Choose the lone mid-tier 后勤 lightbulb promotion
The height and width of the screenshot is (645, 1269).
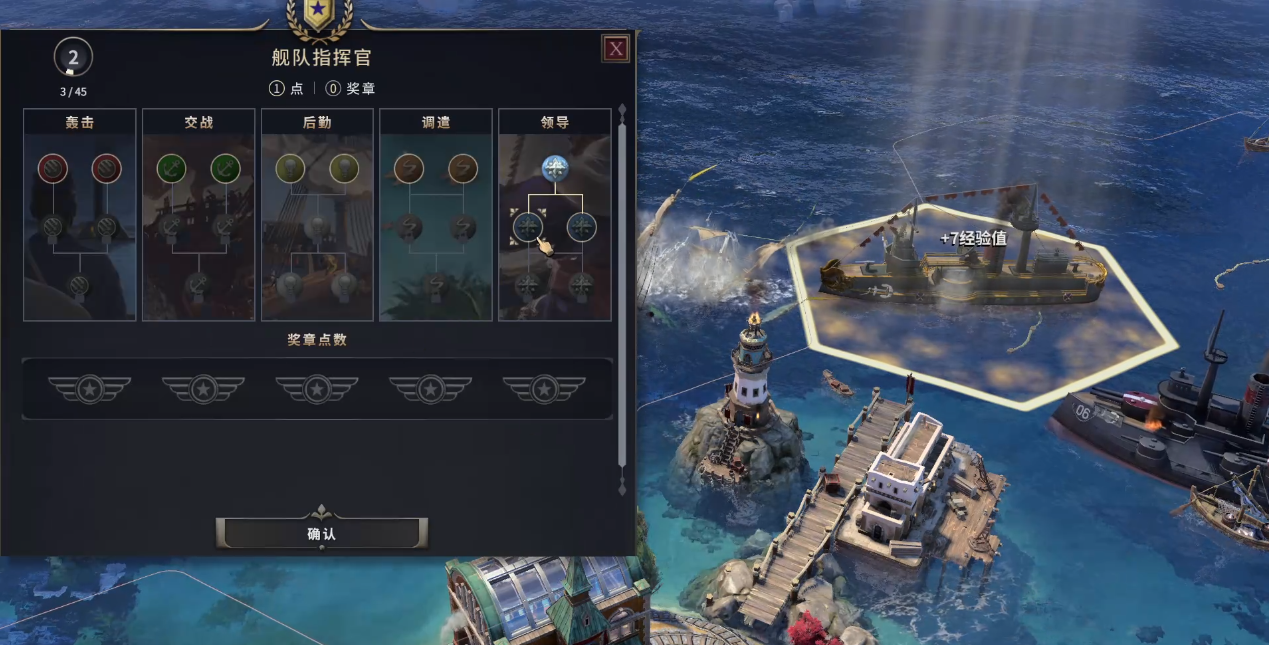coord(317,228)
